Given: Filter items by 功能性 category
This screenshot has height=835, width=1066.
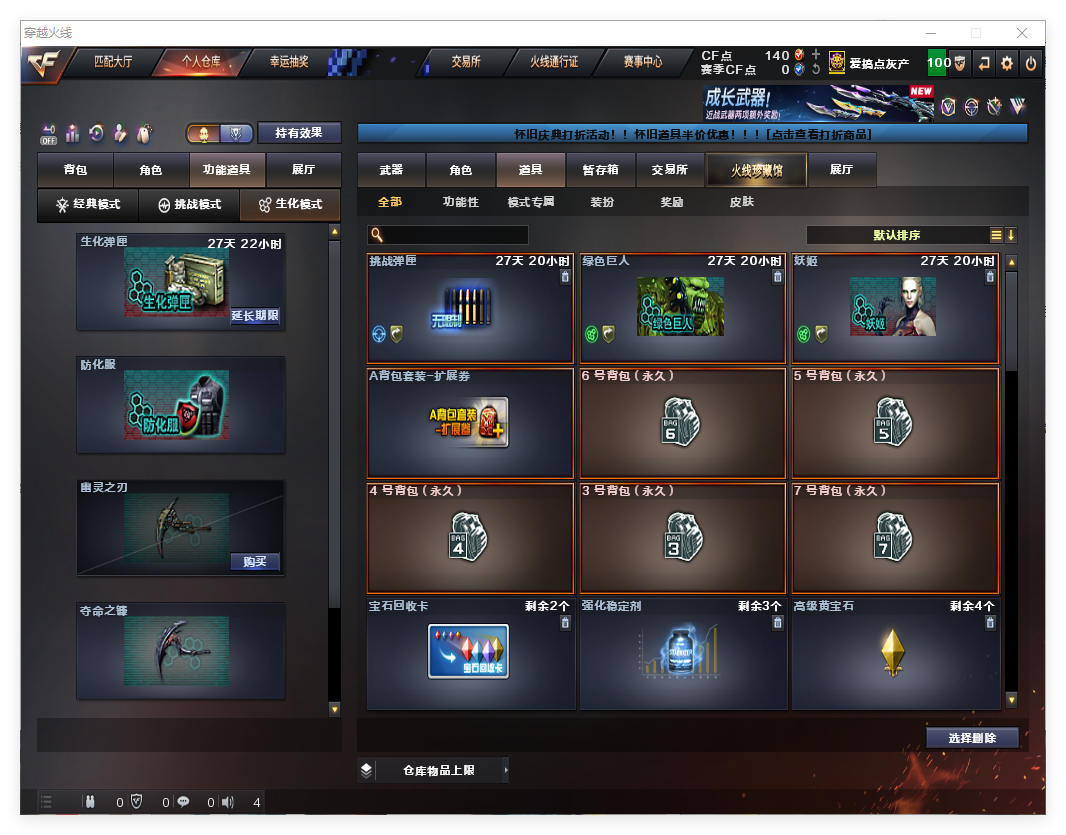Looking at the screenshot, I should (461, 202).
